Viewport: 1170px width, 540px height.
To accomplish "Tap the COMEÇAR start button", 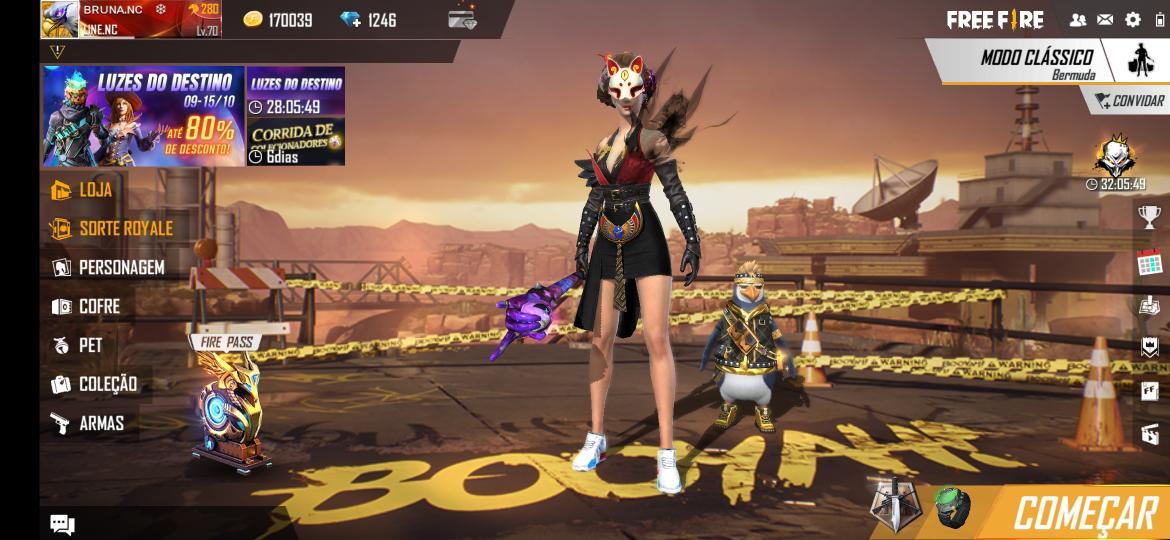I will point(1085,513).
